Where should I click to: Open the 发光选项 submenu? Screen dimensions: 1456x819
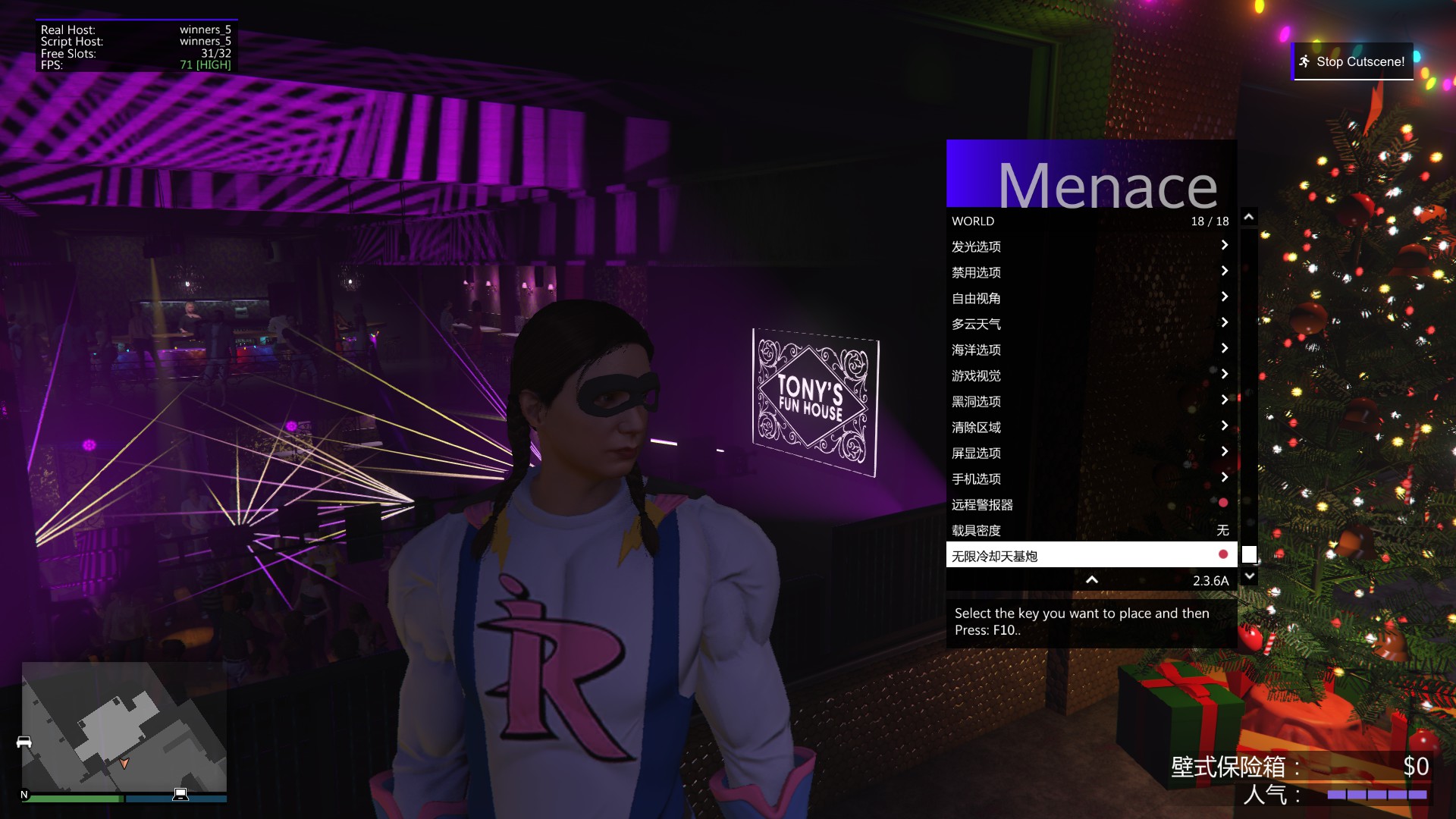(x=1090, y=246)
